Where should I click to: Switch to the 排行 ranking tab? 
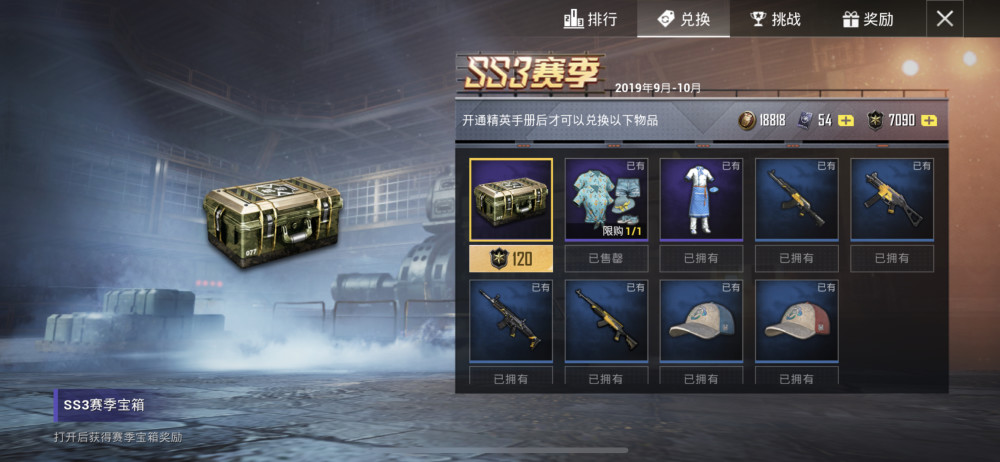(590, 19)
